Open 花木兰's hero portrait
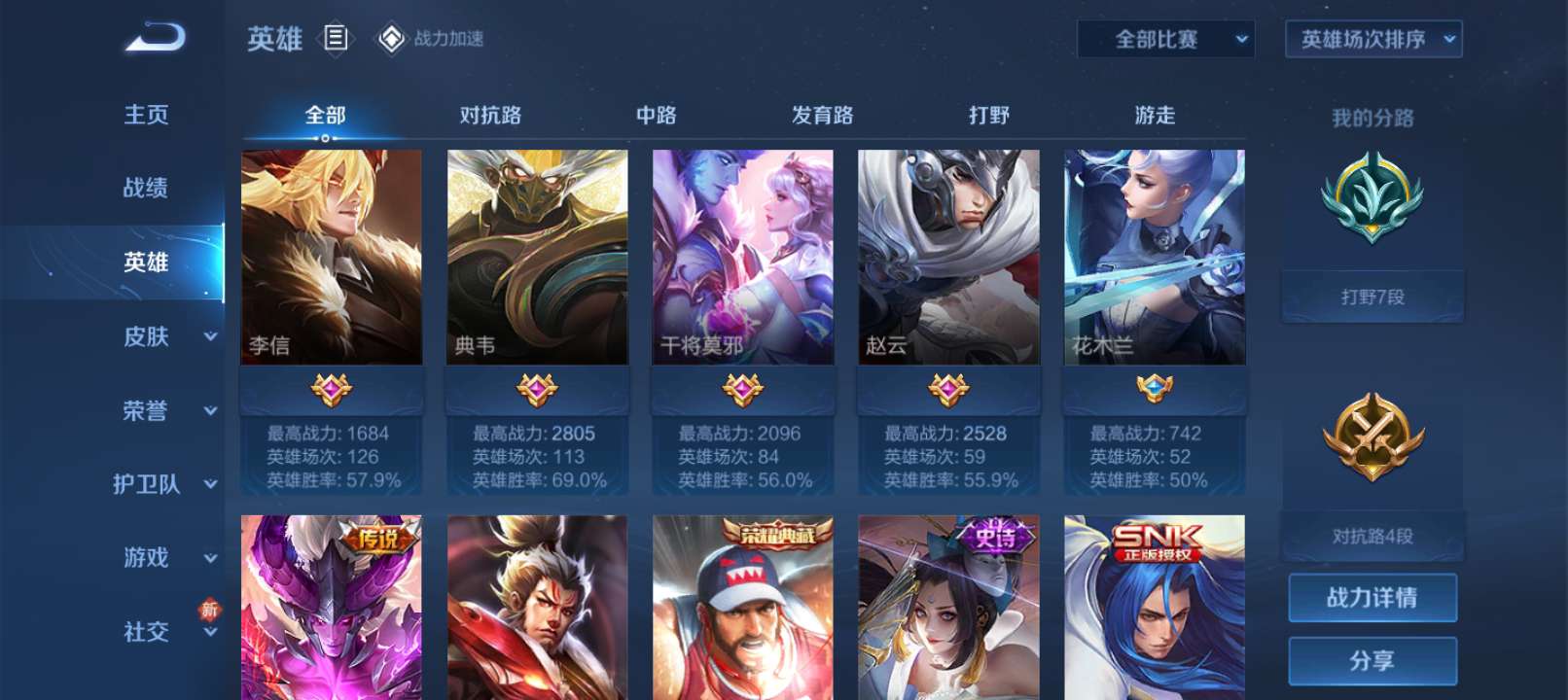 pos(1153,258)
